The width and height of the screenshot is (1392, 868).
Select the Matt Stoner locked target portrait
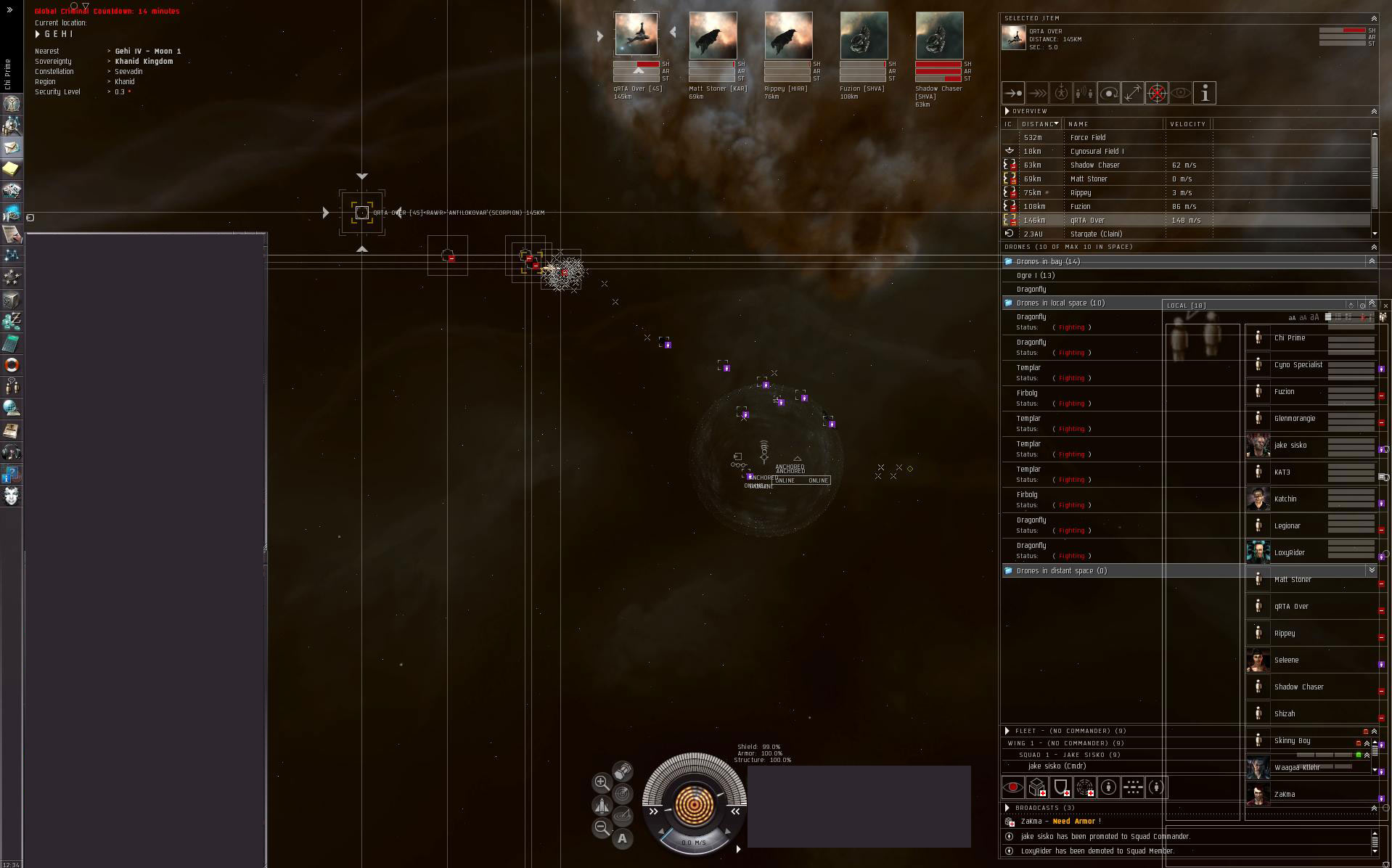pos(713,36)
